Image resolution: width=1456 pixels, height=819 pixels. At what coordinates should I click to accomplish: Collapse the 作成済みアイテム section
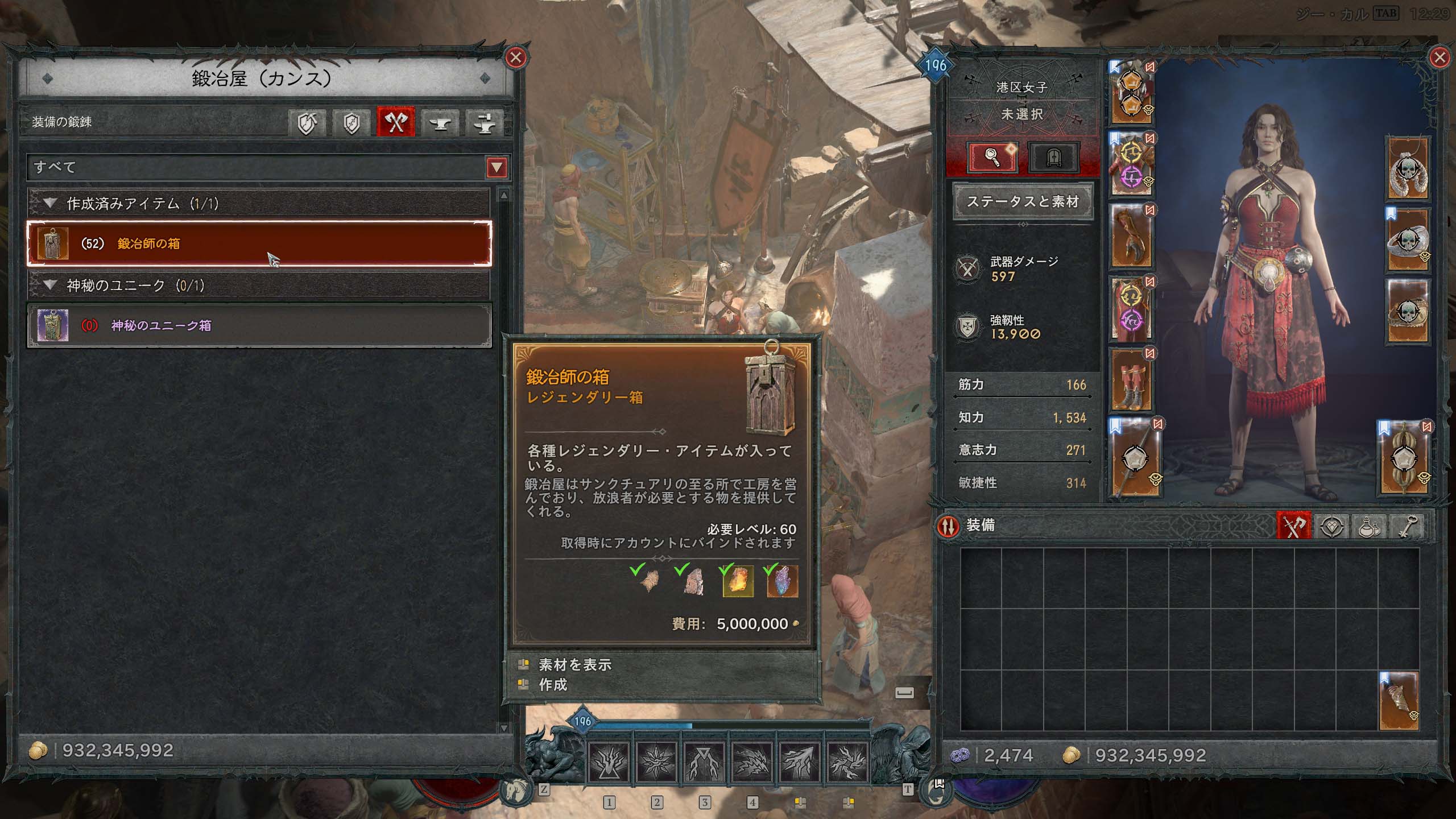tap(50, 204)
